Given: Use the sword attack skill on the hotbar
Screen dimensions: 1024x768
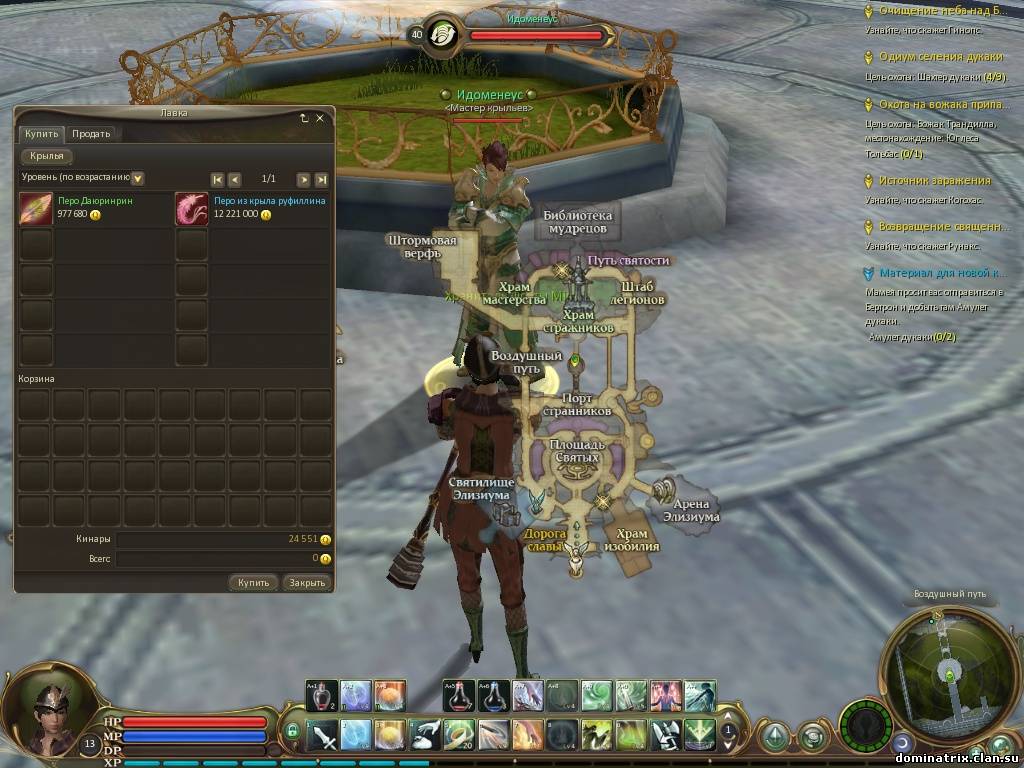Looking at the screenshot, I should 323,736.
